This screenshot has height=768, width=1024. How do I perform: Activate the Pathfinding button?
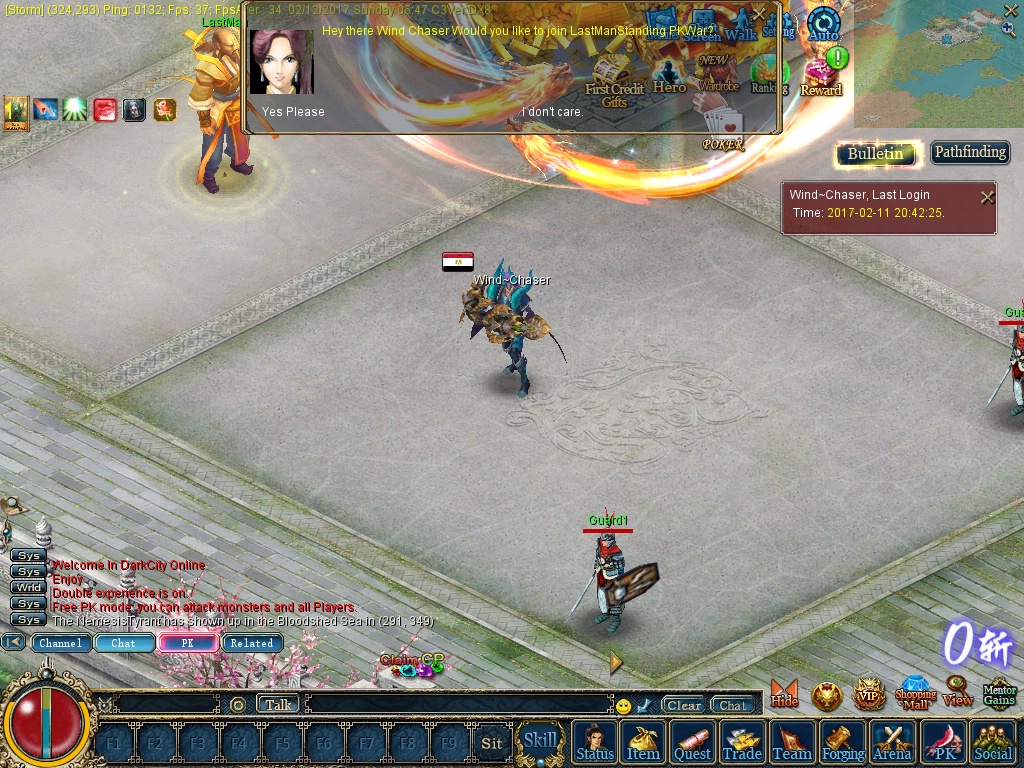970,153
